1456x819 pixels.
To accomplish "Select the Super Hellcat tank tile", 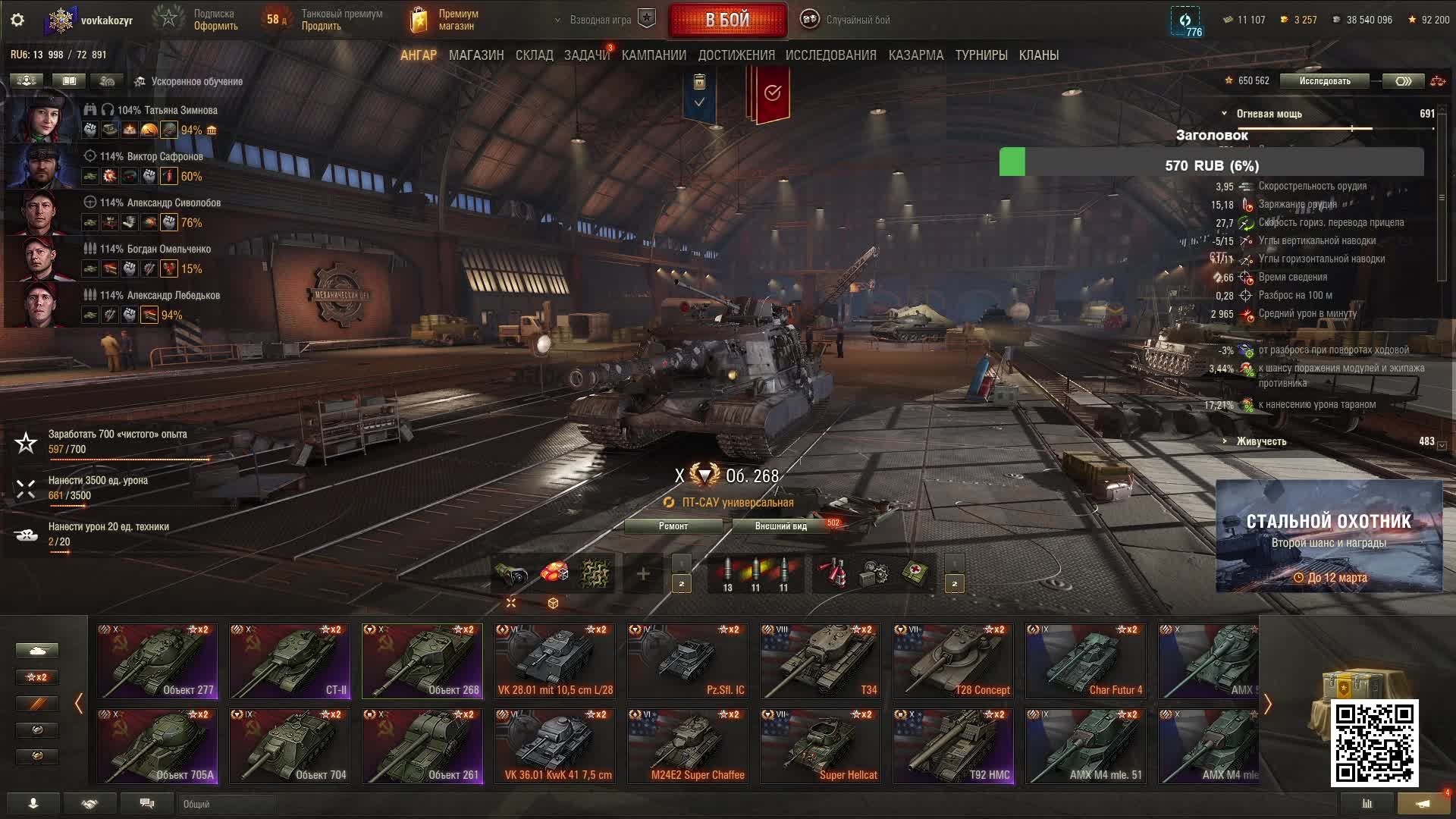I will click(821, 745).
